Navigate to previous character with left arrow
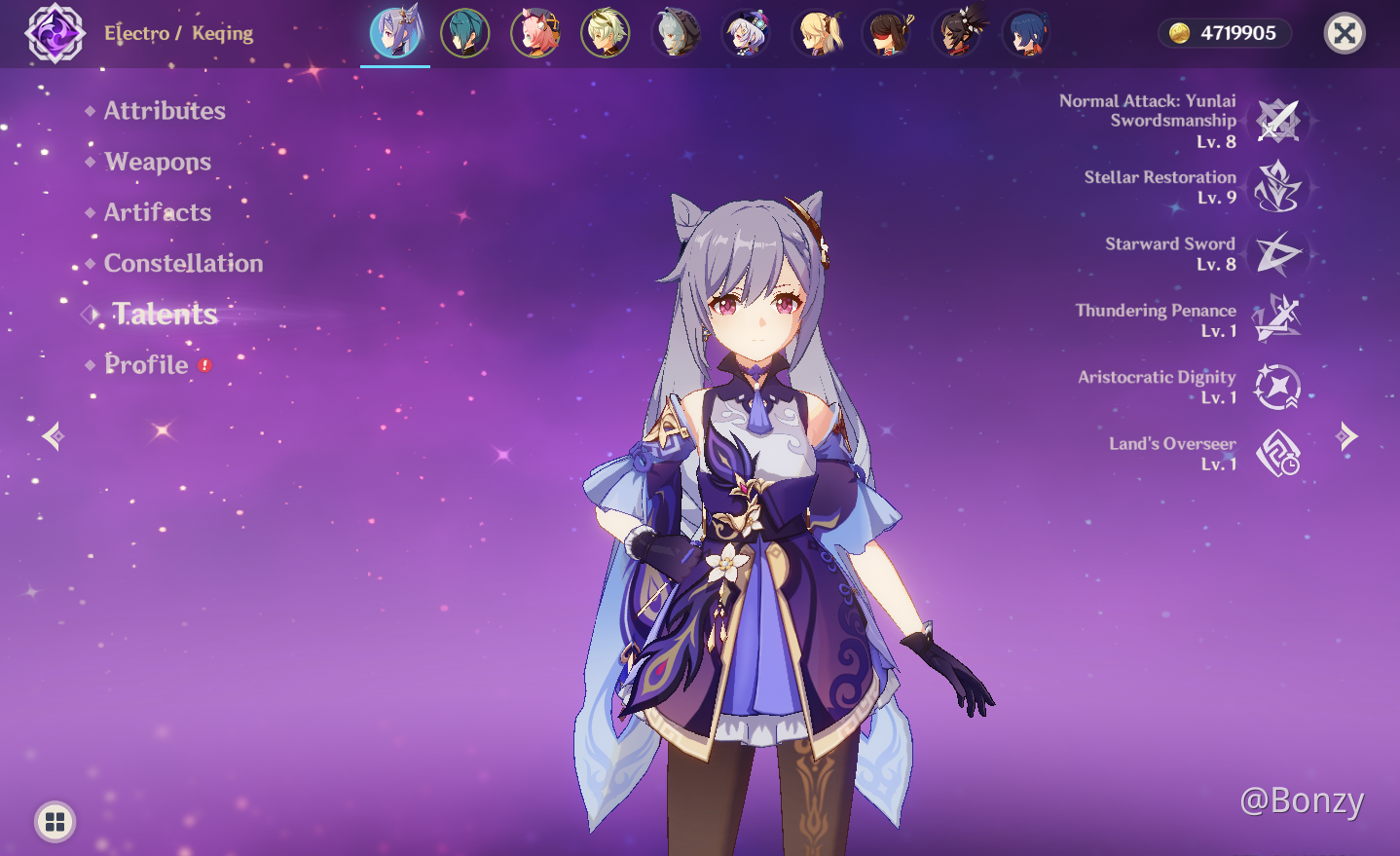1400x856 pixels. (x=51, y=435)
